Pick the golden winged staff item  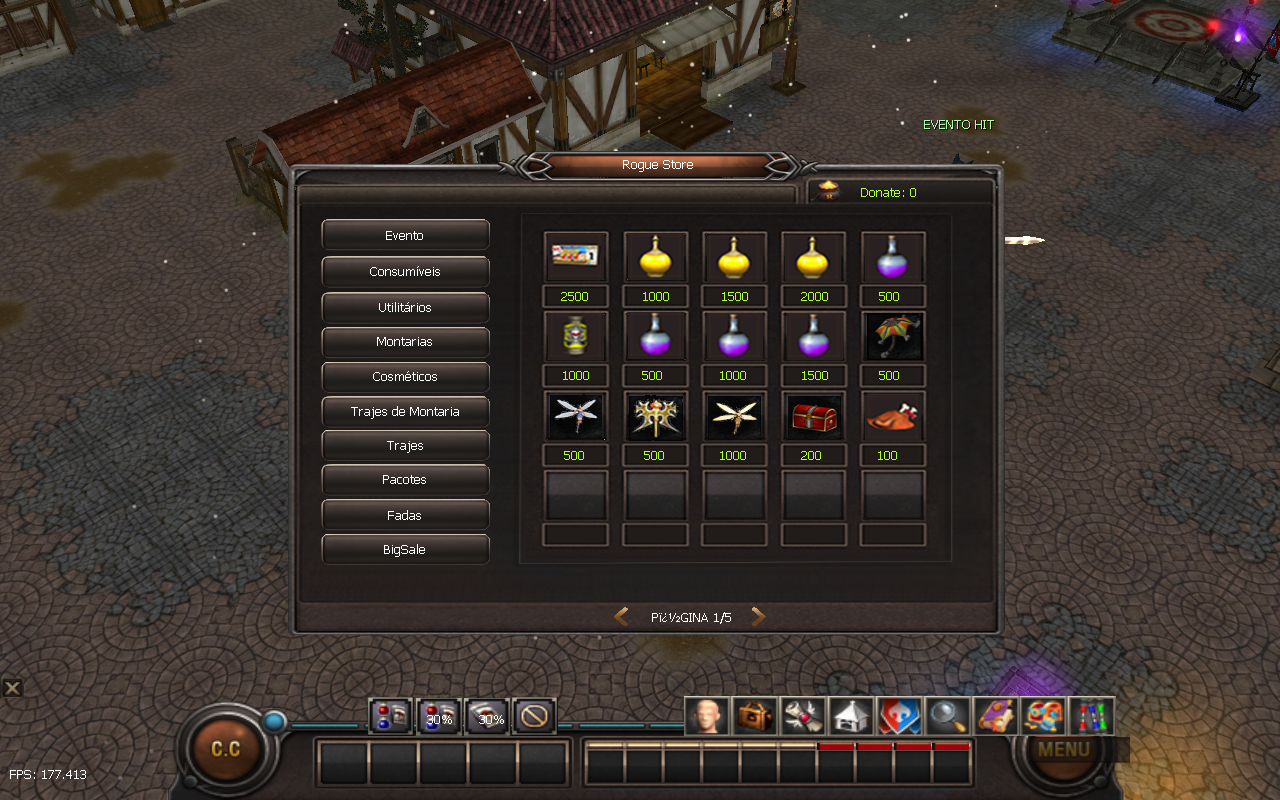pyautogui.click(x=655, y=416)
